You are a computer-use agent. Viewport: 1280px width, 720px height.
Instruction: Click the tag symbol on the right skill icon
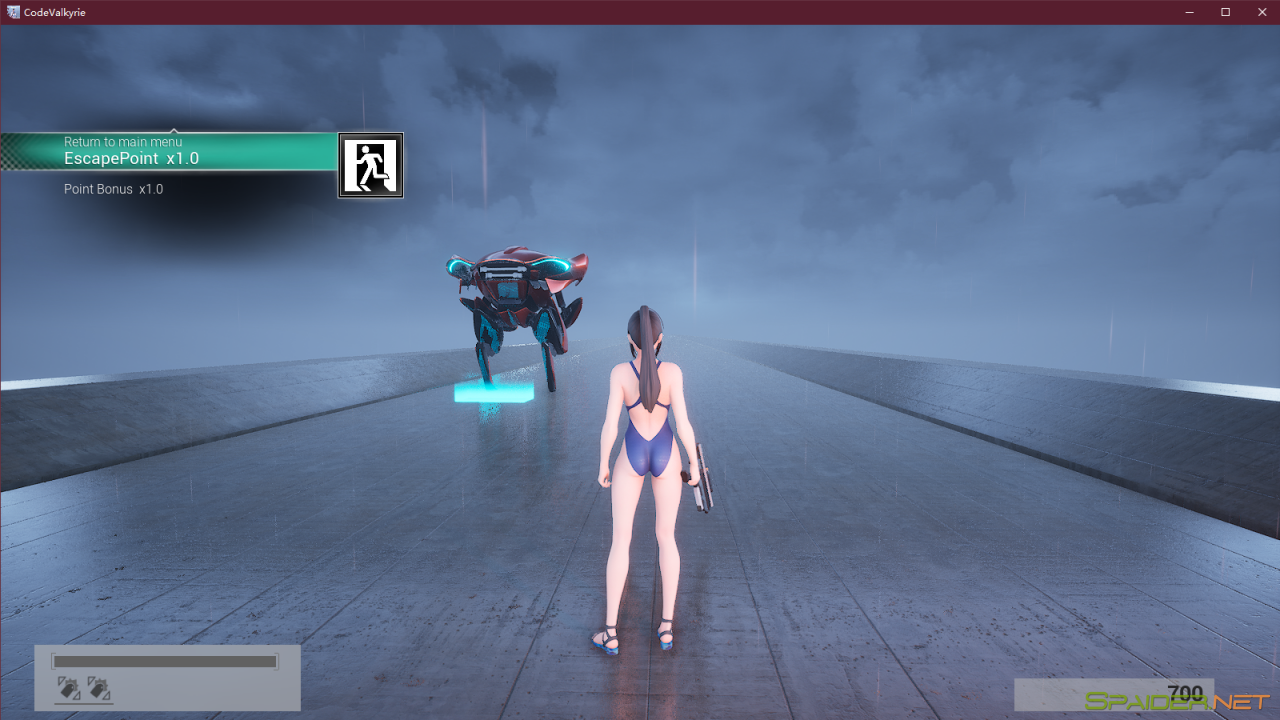(x=96, y=690)
